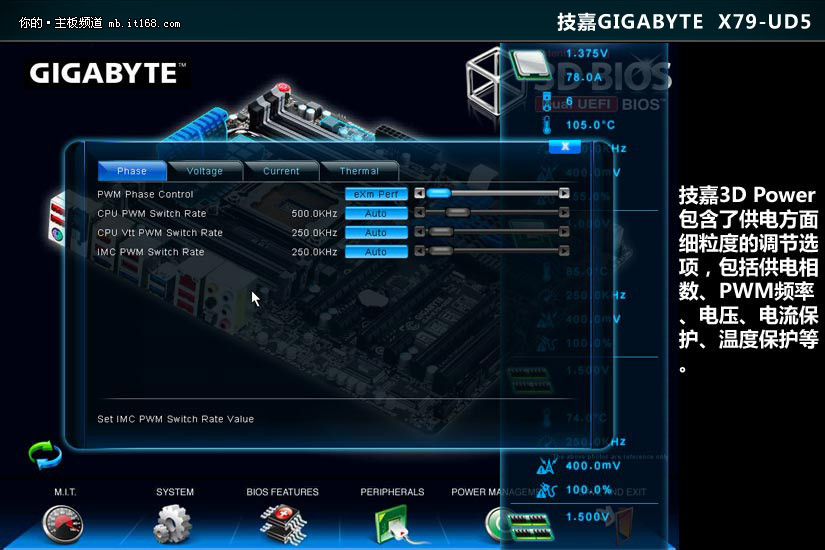Click the CPU PWM Switch Rate slider handle
The width and height of the screenshot is (825, 550).
click(458, 213)
